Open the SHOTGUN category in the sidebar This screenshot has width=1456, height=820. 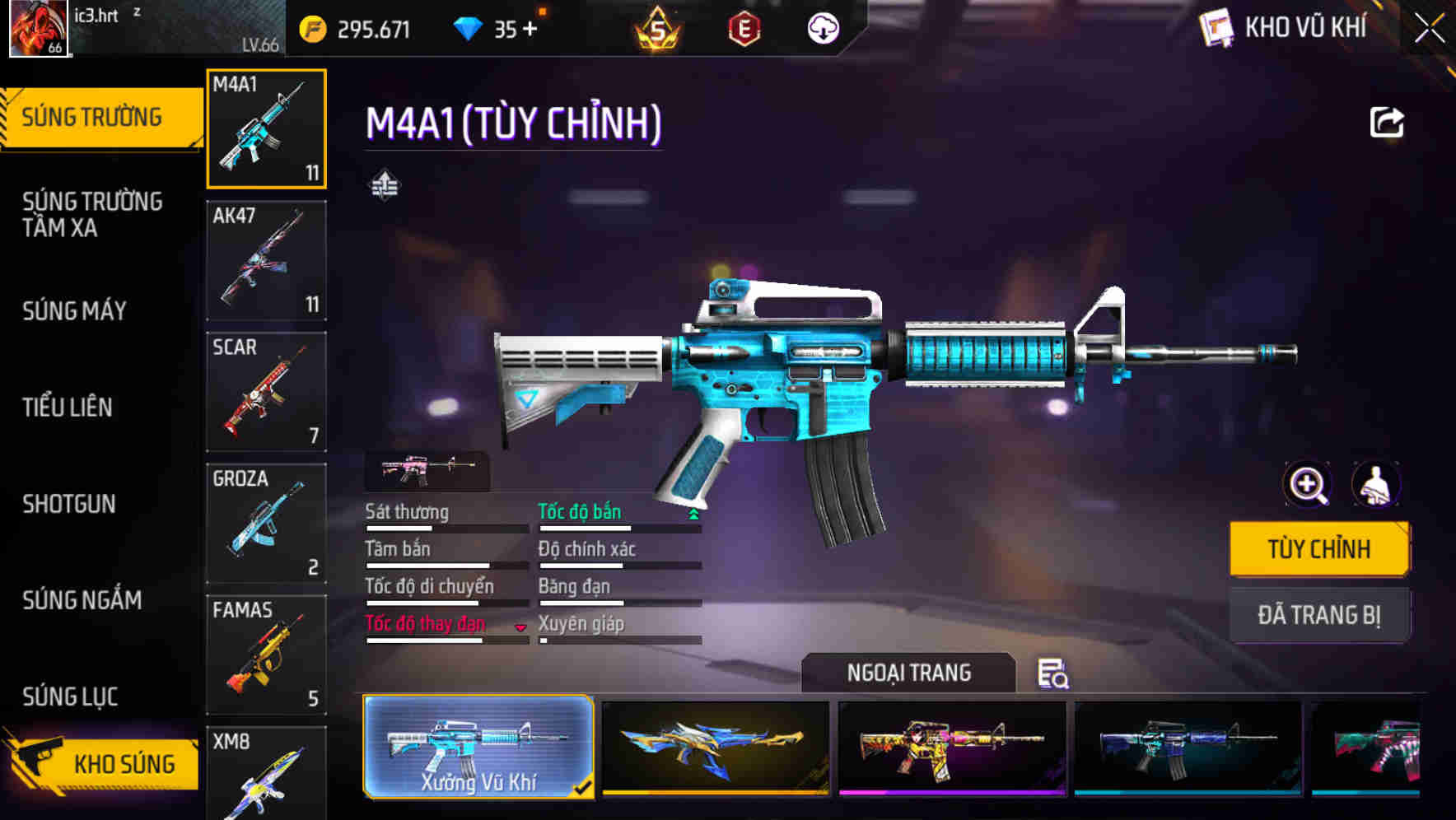click(x=69, y=504)
